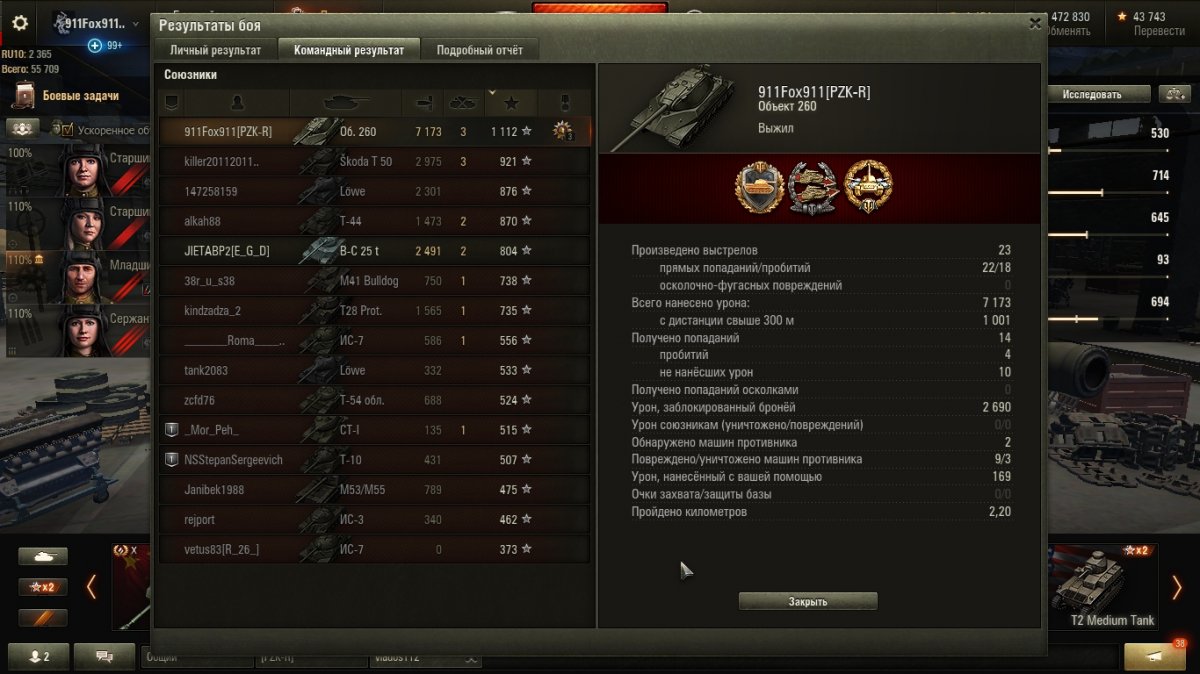Sort allies by experience star column

coord(512,102)
